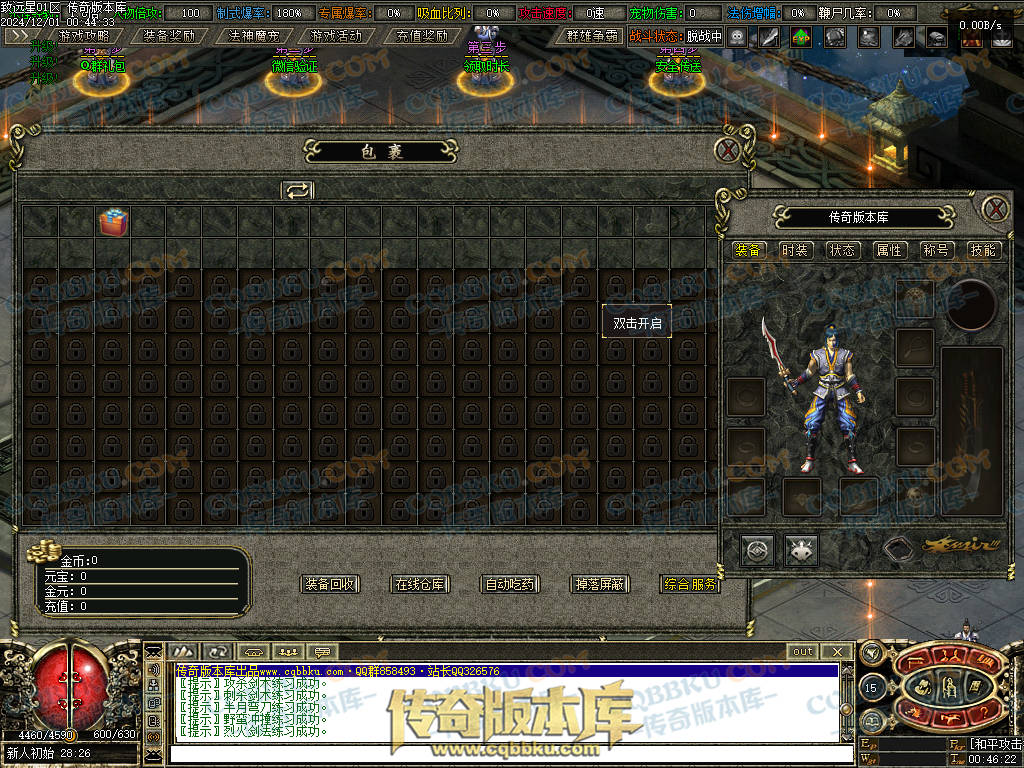Viewport: 1024px width, 768px height.
Task: Open the 游戏攻略 game guide menu
Action: coord(84,36)
